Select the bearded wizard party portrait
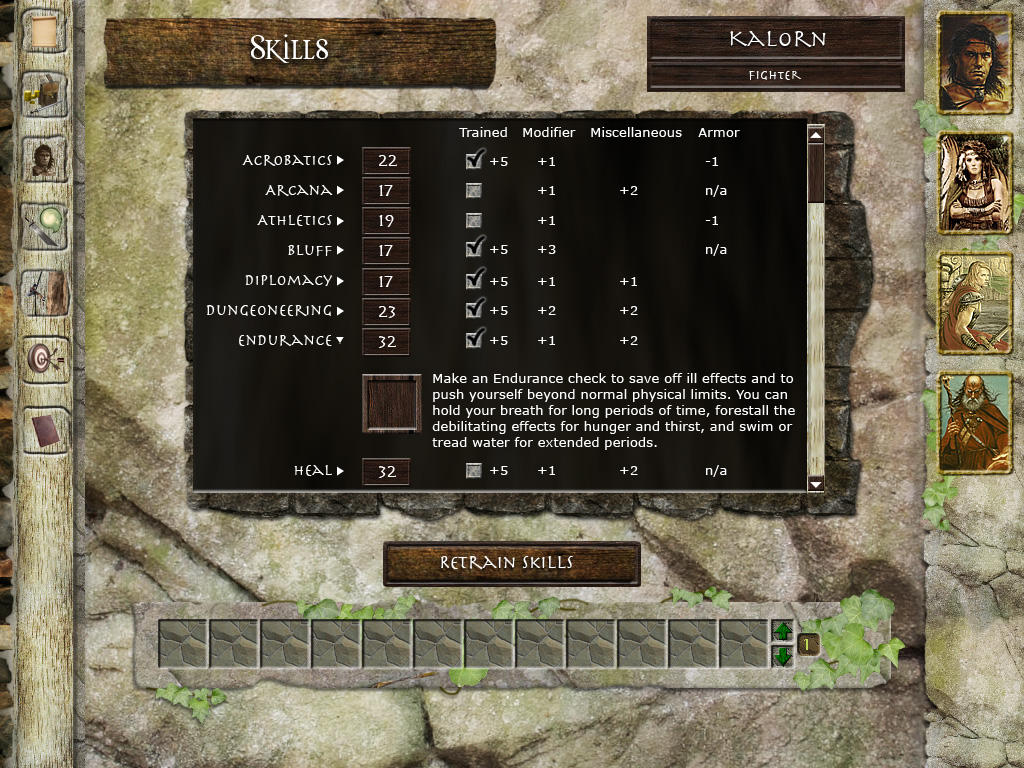Screen dimensions: 1024x768 pos(974,423)
